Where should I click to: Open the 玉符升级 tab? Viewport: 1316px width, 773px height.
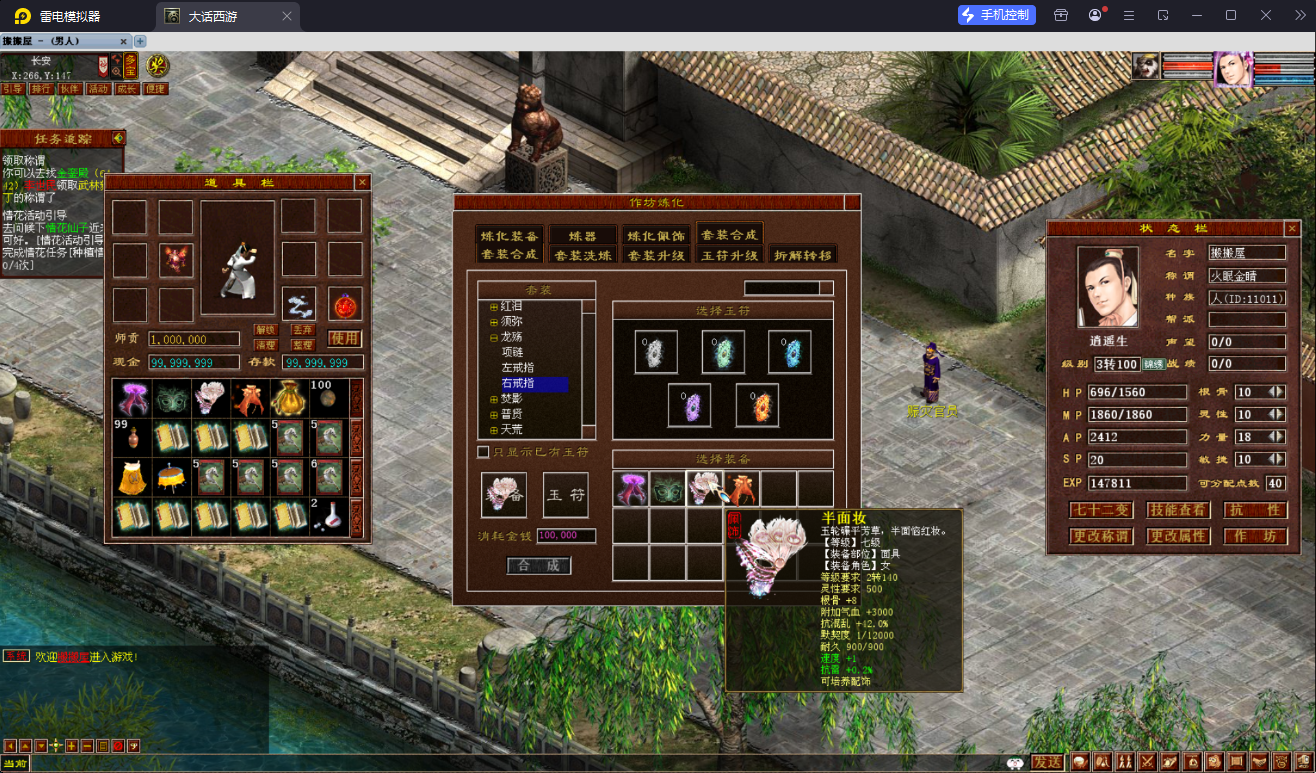[728, 255]
